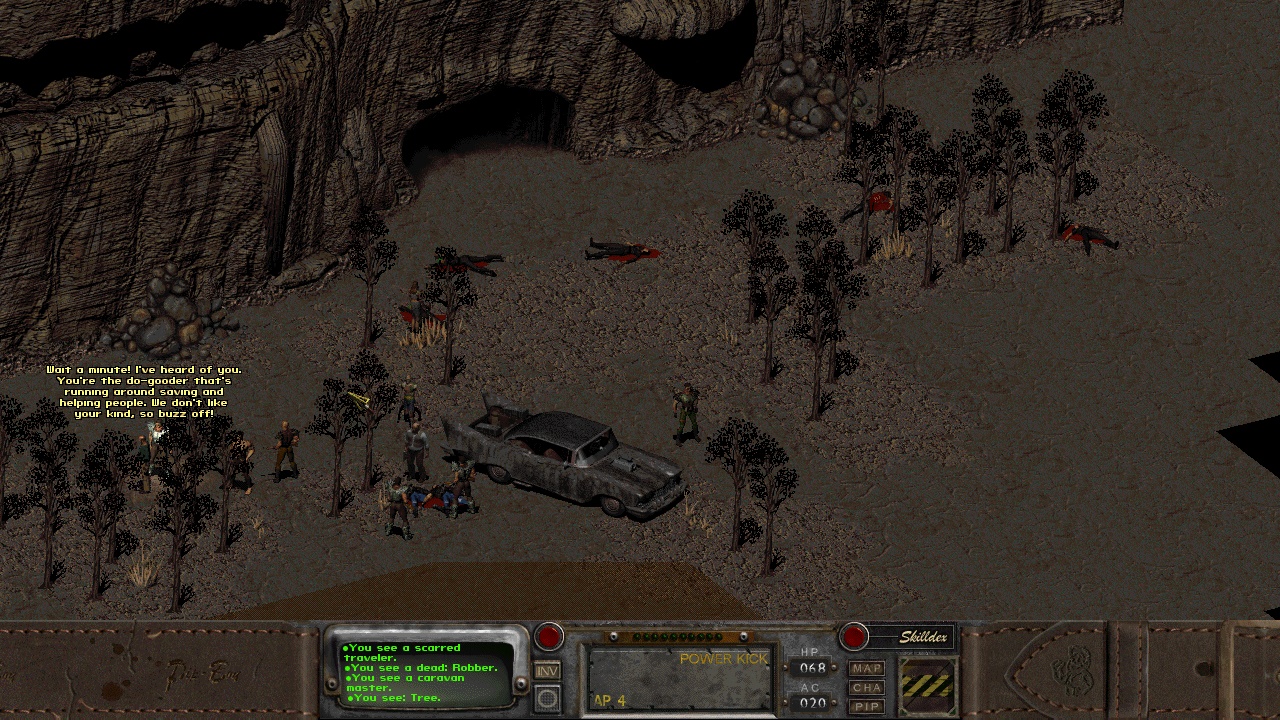Open the inventory with the INV button
Image resolution: width=1280 pixels, height=720 pixels.
pyautogui.click(x=547, y=671)
